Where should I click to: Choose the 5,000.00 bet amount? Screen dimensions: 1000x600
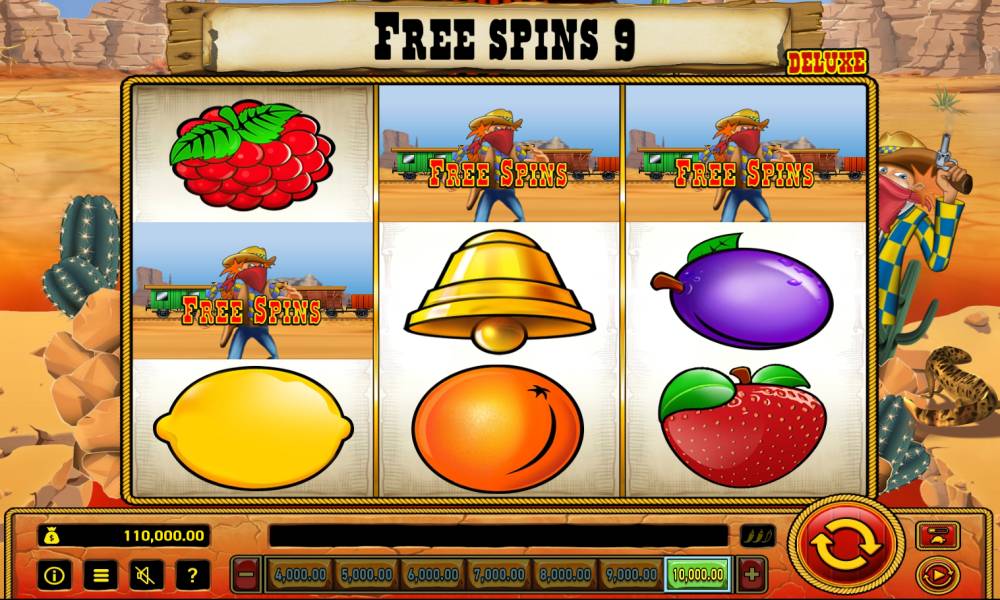tap(366, 575)
